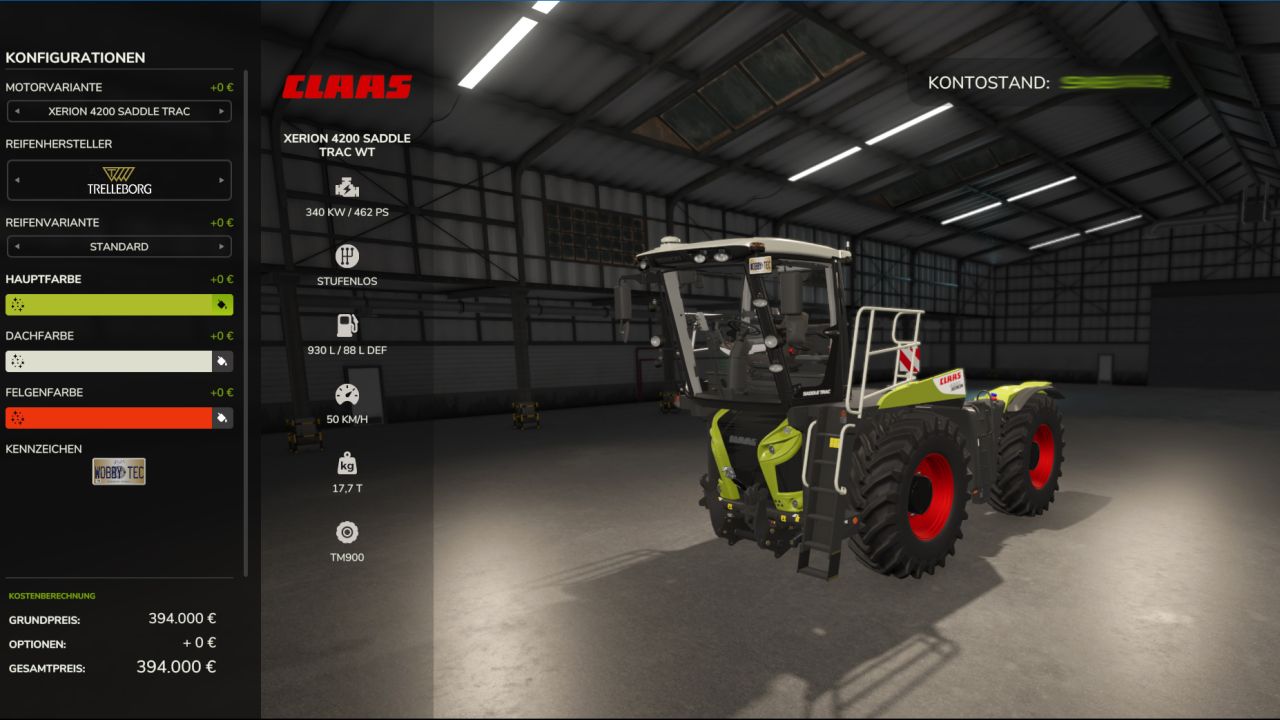Select the Stufenlos transmission gearbox icon

[x=346, y=255]
